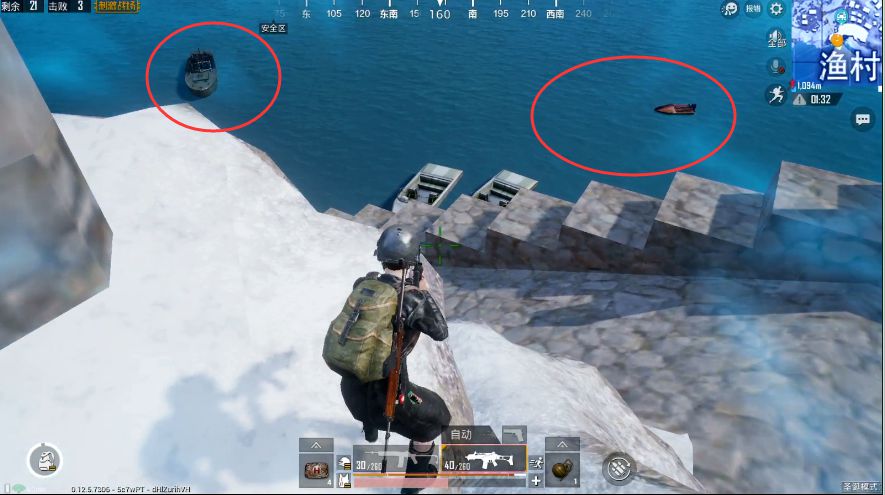Select the frag grenade slot
This screenshot has height=495, width=885.
[561, 469]
